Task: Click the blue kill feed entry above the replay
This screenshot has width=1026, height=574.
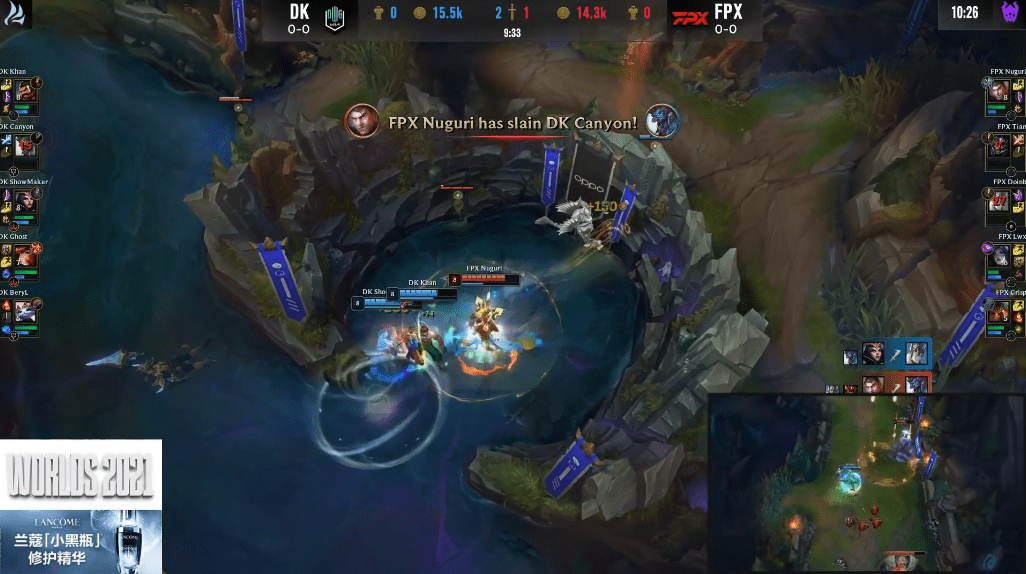Action: point(887,354)
